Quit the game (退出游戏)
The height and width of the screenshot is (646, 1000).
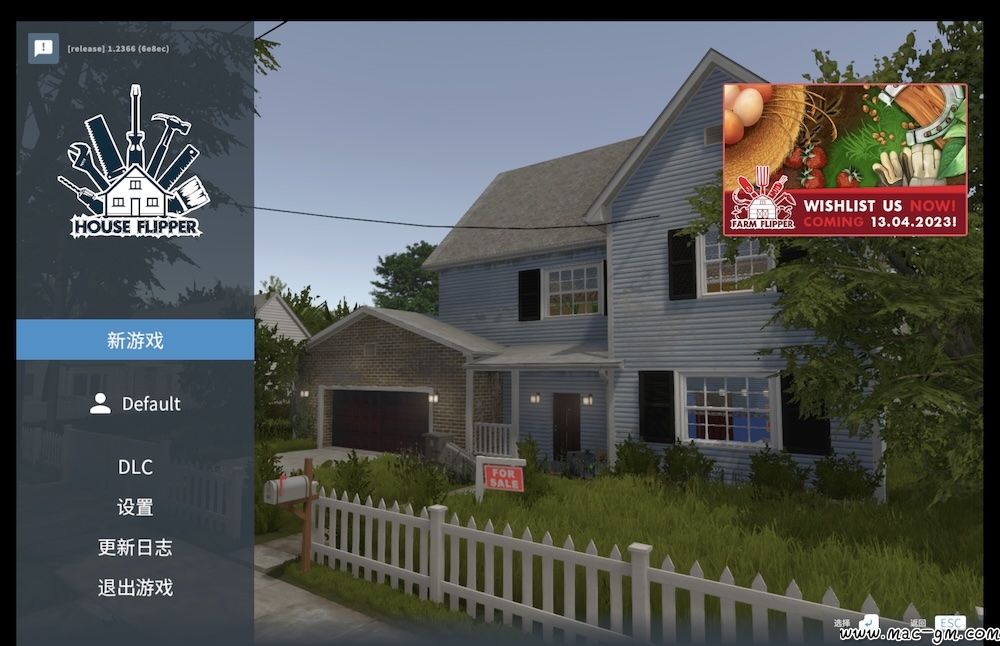(135, 587)
